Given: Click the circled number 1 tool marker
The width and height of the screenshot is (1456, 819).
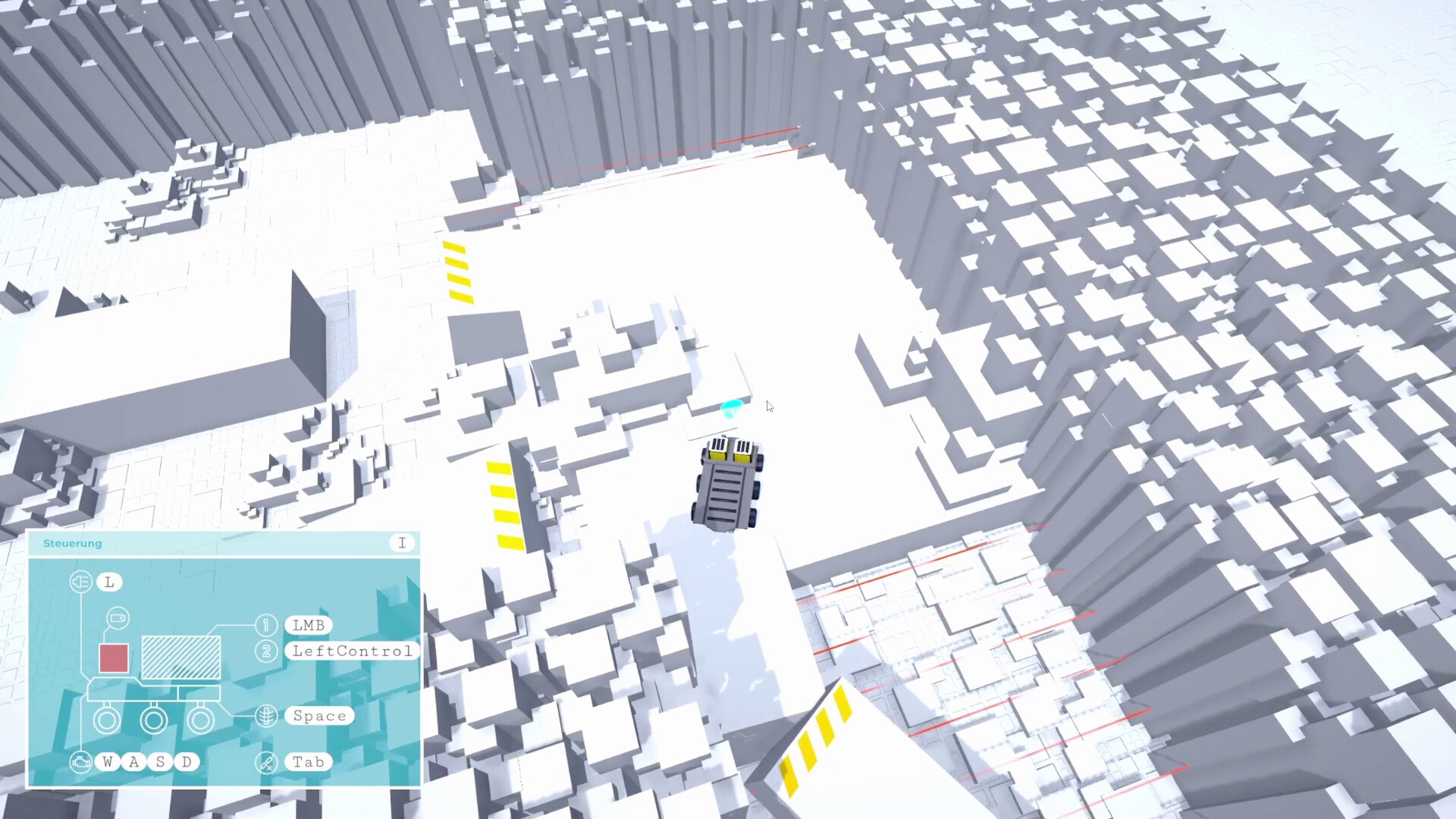Looking at the screenshot, I should pyautogui.click(x=266, y=624).
